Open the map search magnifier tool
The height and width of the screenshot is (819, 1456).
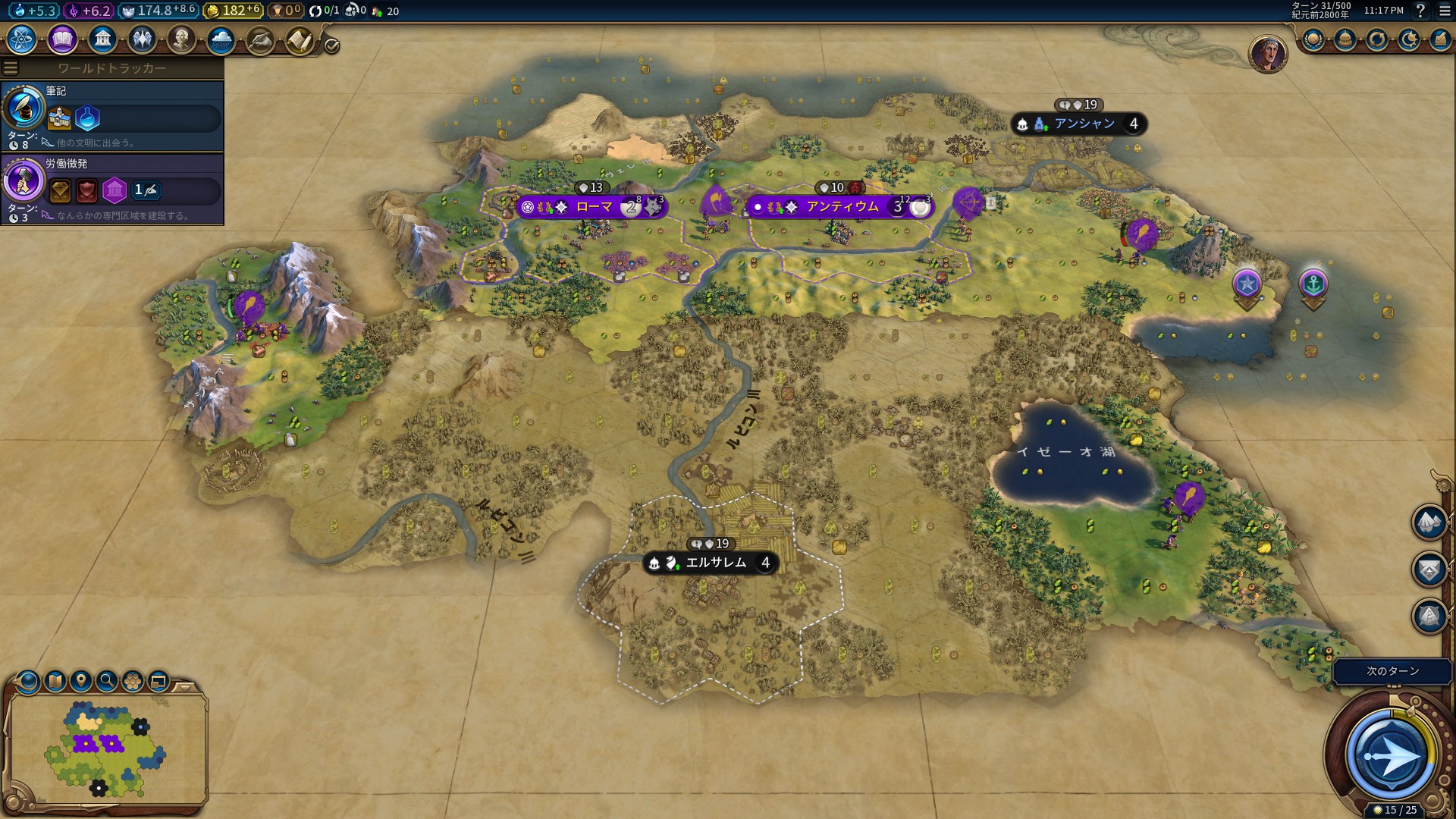(x=107, y=680)
